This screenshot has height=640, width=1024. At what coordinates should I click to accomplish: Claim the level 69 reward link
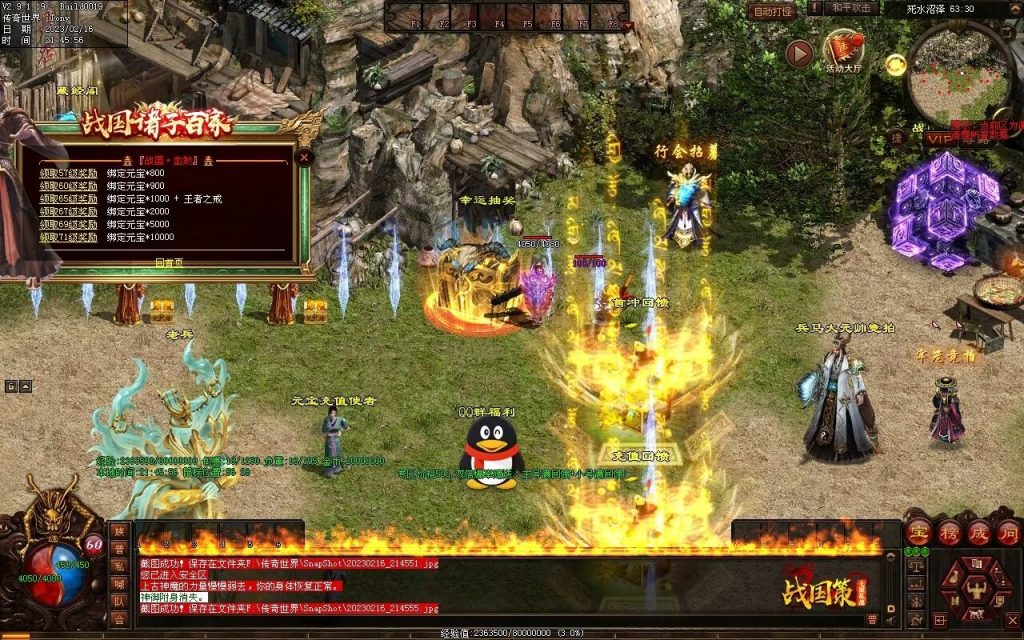[69, 224]
